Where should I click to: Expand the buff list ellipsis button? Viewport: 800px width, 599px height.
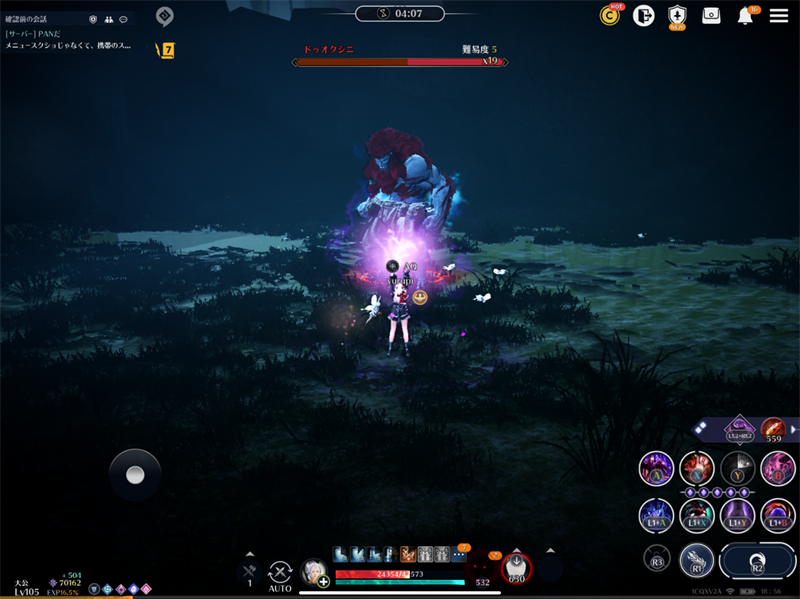[x=459, y=554]
